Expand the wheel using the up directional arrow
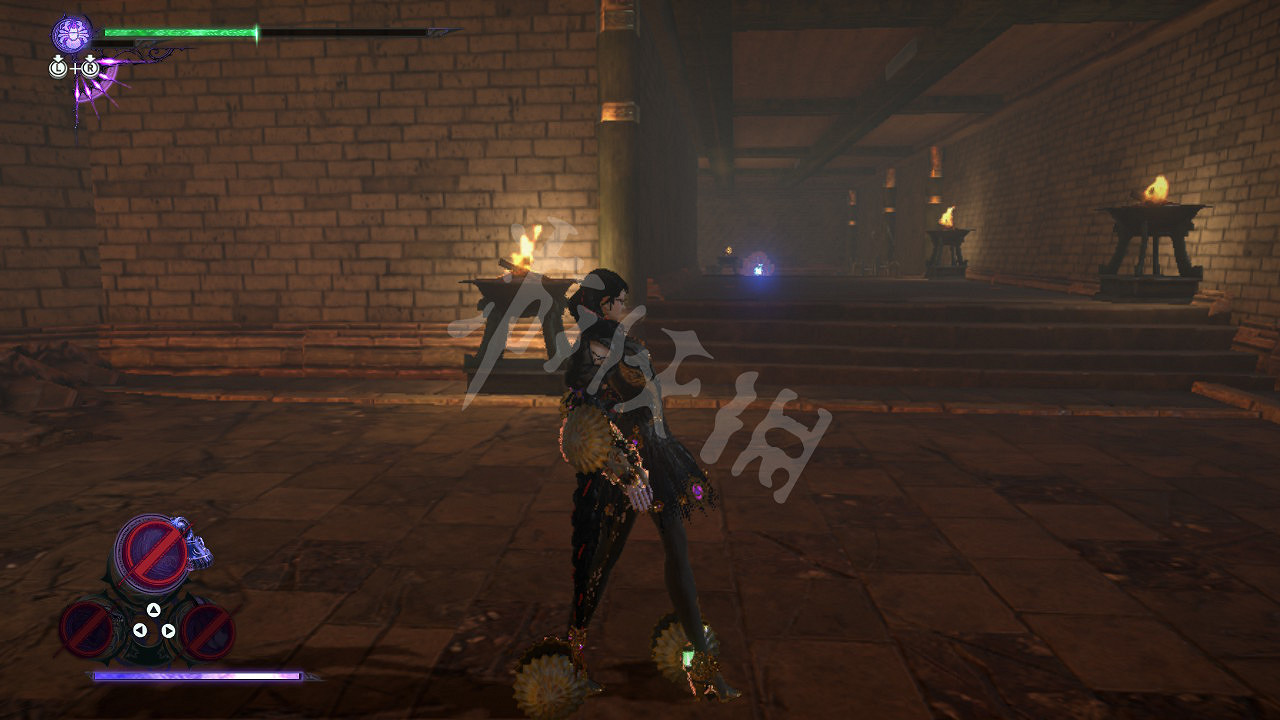Image resolution: width=1280 pixels, height=720 pixels. (153, 609)
